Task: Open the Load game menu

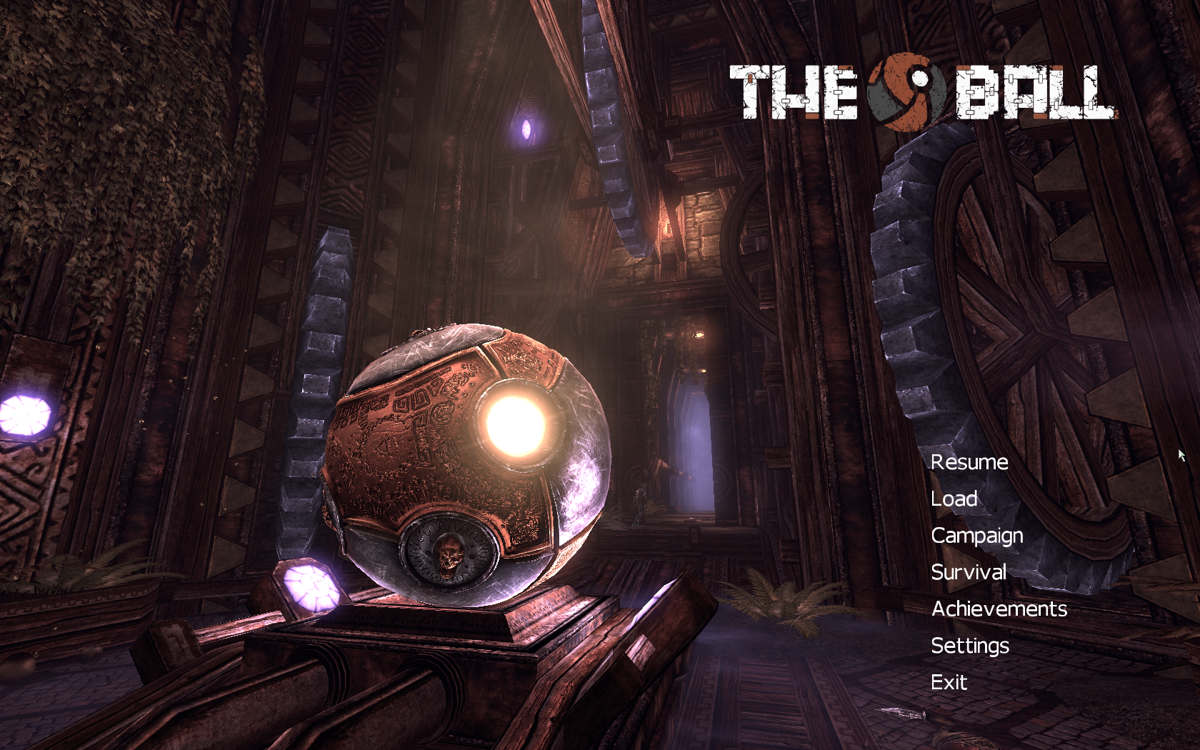Action: [x=954, y=499]
